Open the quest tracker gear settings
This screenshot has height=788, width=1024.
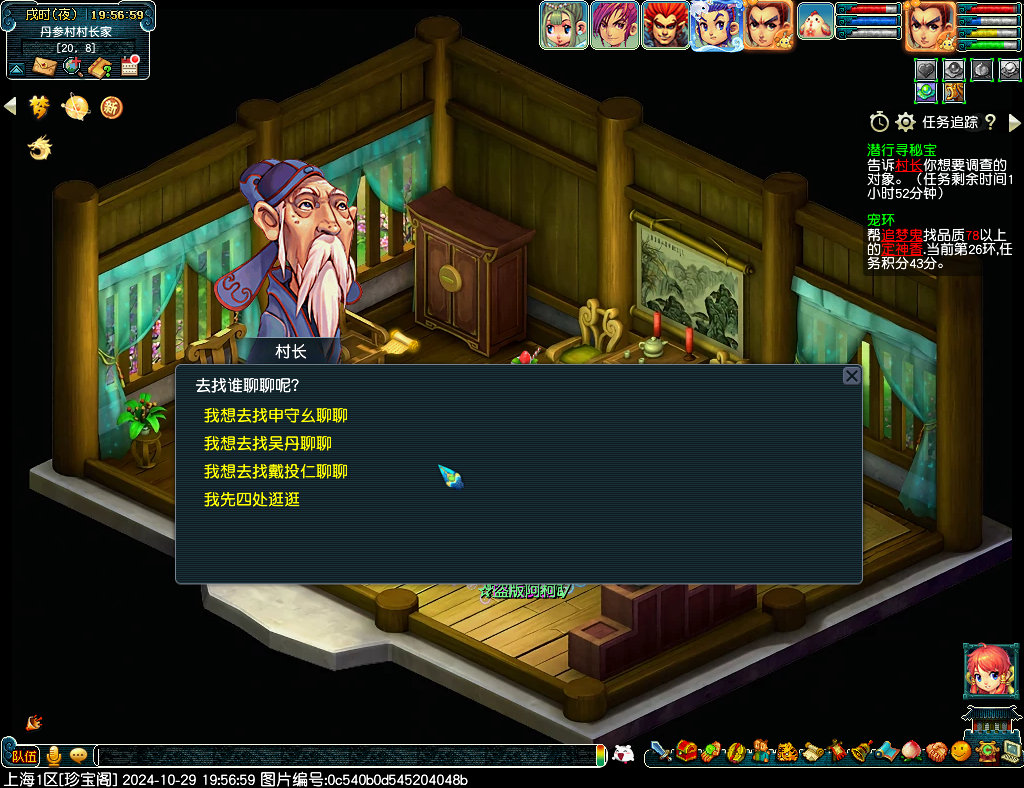(x=905, y=122)
